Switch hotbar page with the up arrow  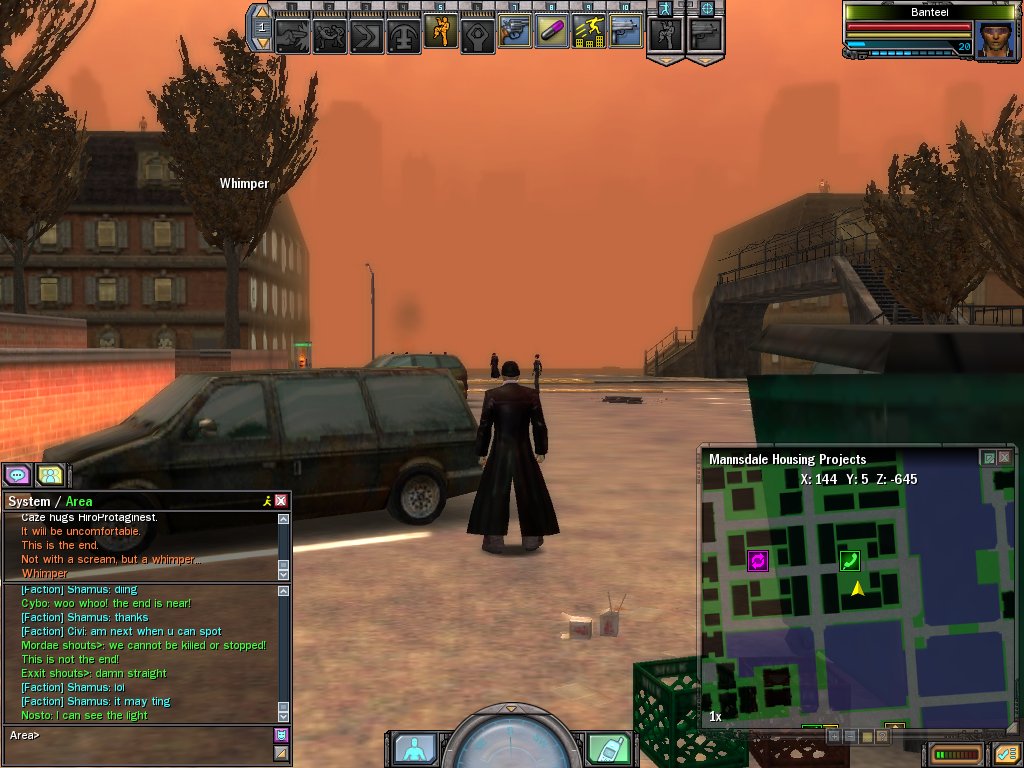[x=260, y=13]
